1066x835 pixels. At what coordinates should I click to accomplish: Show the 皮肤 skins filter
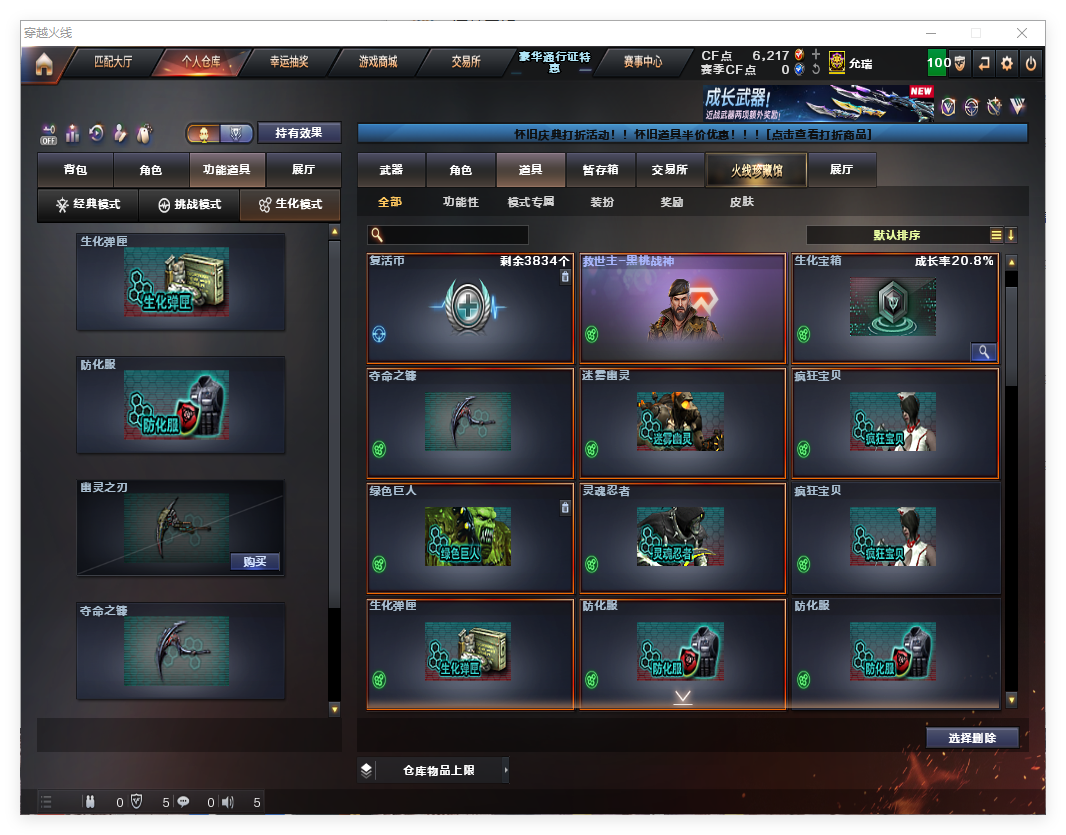pyautogui.click(x=741, y=202)
